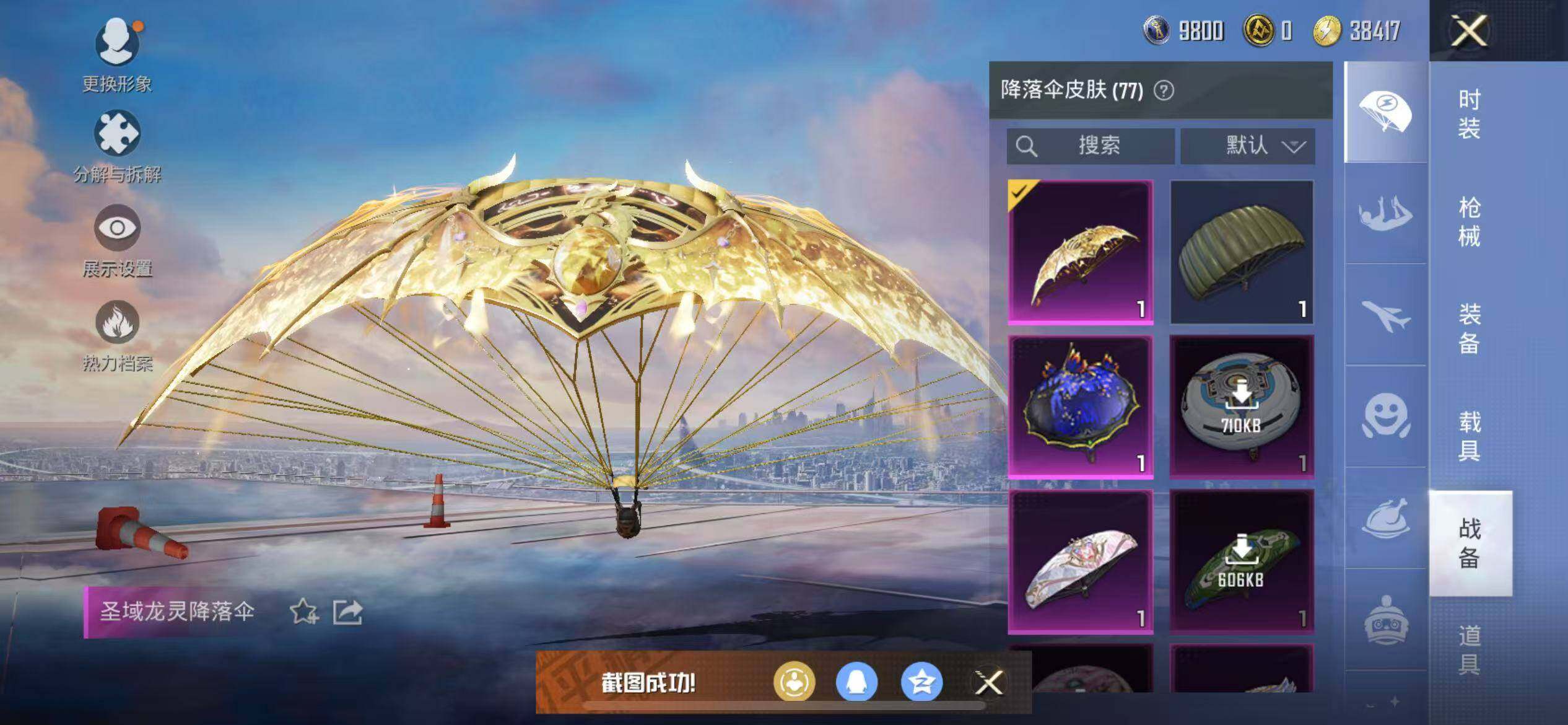Choose the dark blue starry parachute skin
The height and width of the screenshot is (725, 1568).
pos(1081,406)
